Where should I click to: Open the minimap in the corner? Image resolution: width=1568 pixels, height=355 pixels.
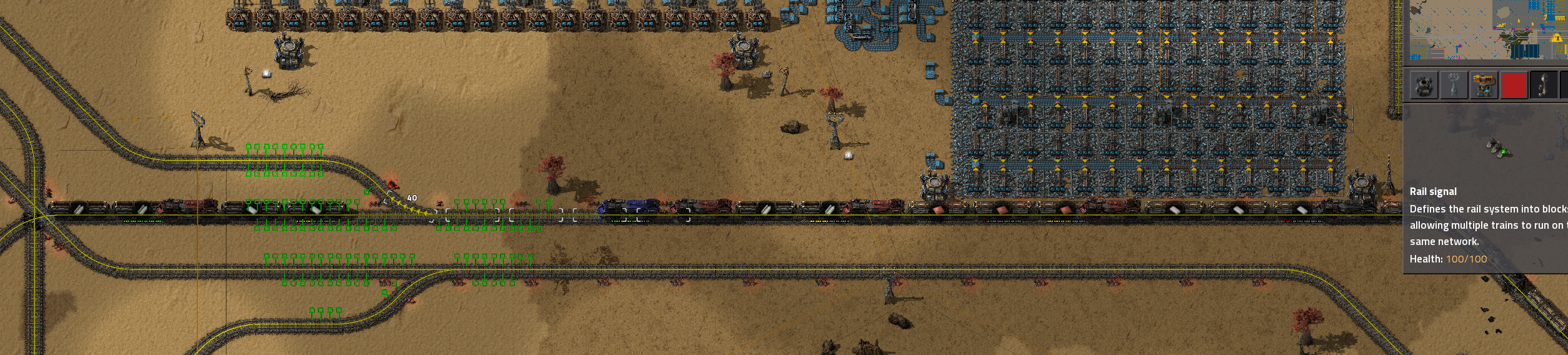1487,29
